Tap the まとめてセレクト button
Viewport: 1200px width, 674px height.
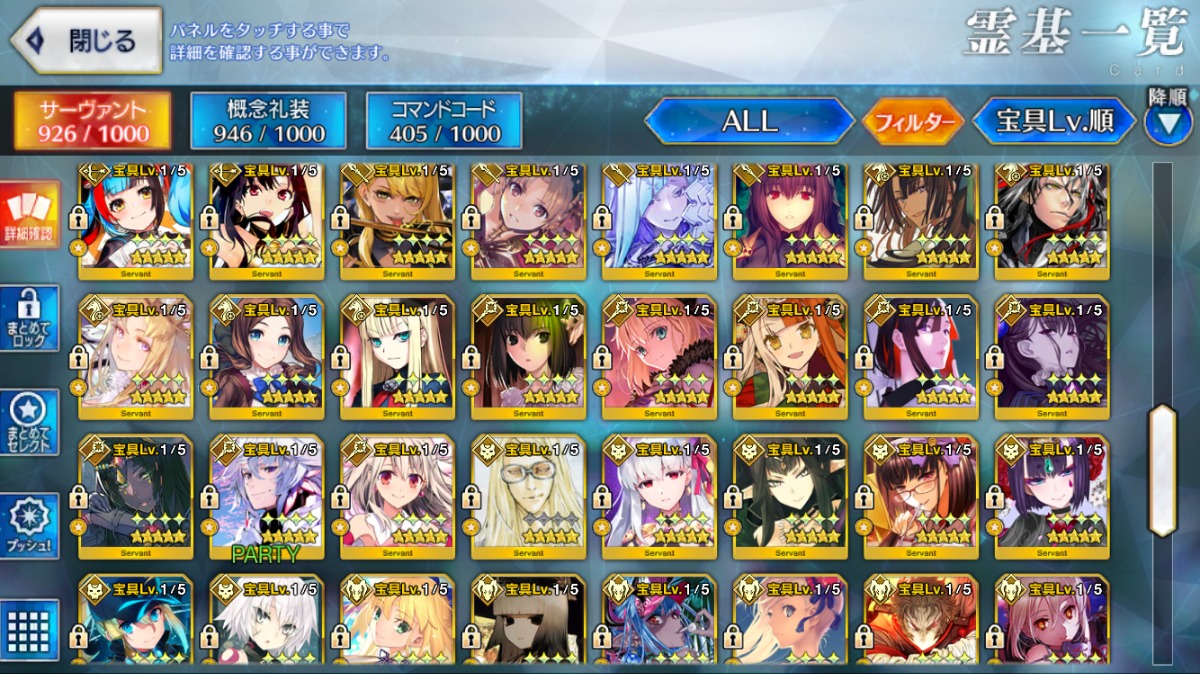[x=30, y=422]
